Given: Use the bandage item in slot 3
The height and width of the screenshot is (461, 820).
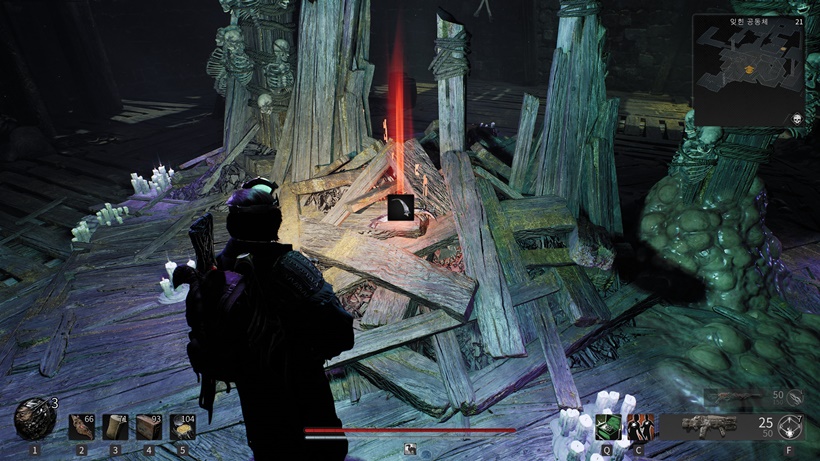Looking at the screenshot, I should [115, 427].
